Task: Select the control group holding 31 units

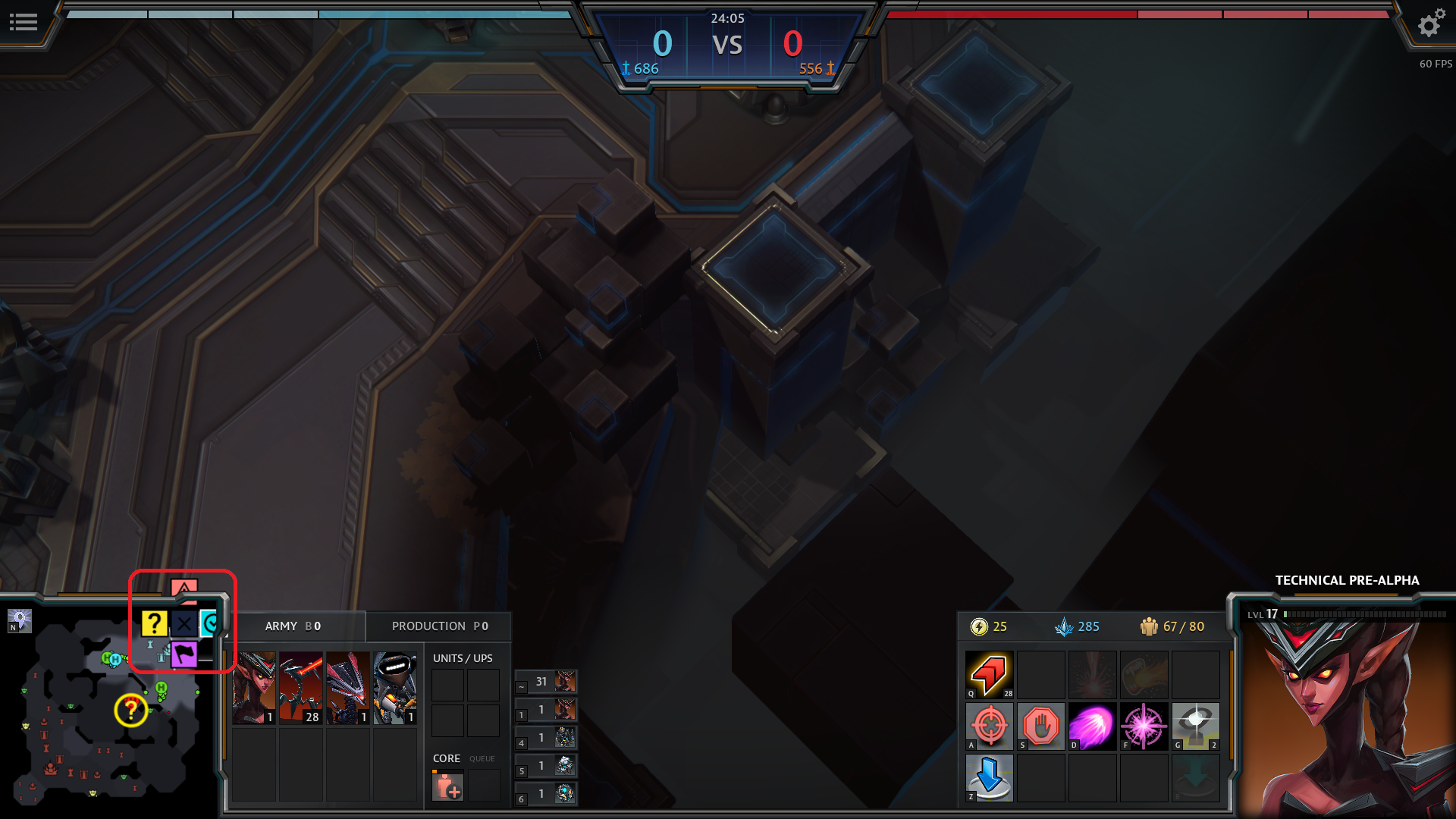Action: [546, 682]
